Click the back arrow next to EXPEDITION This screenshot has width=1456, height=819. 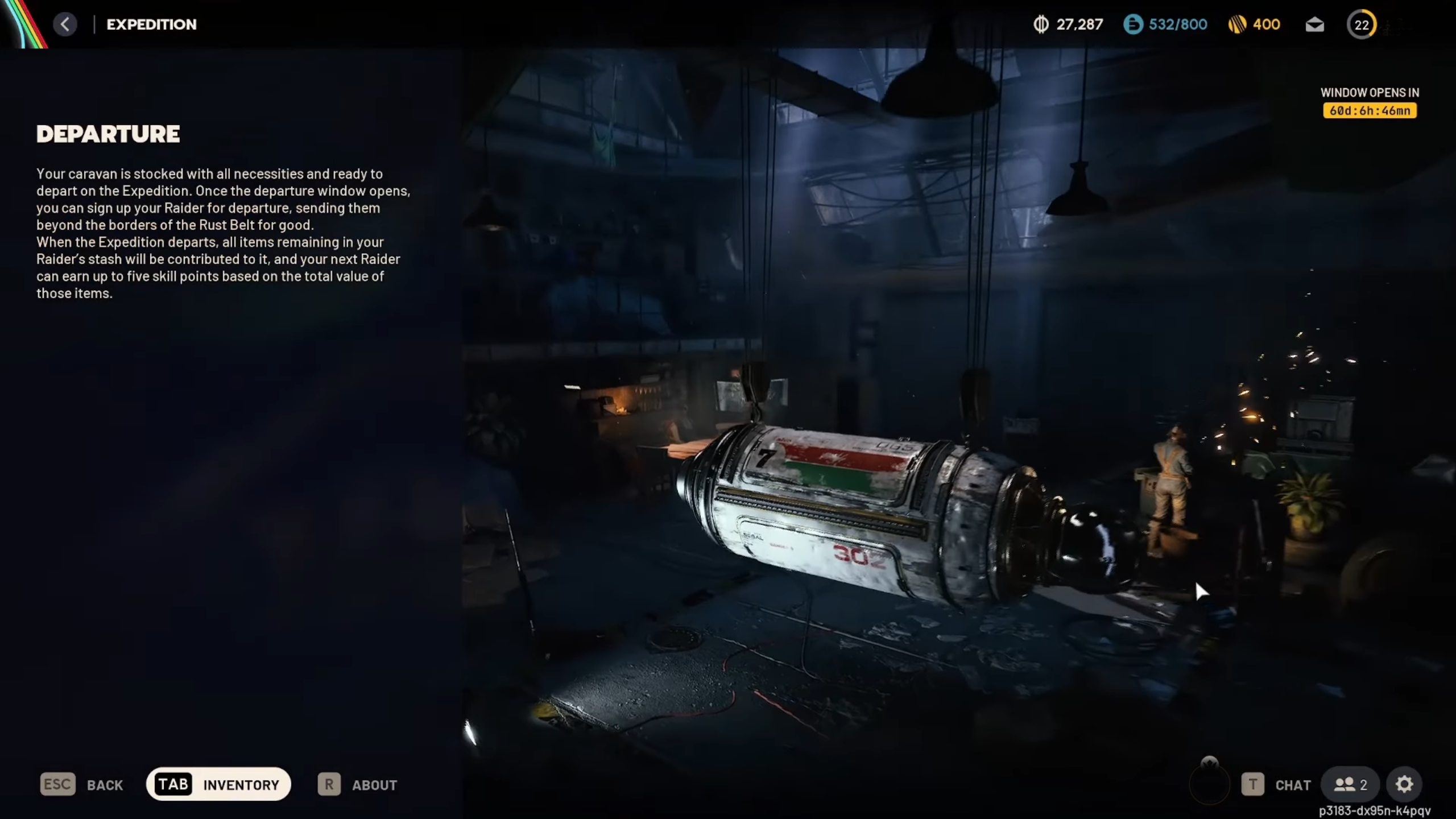click(65, 24)
